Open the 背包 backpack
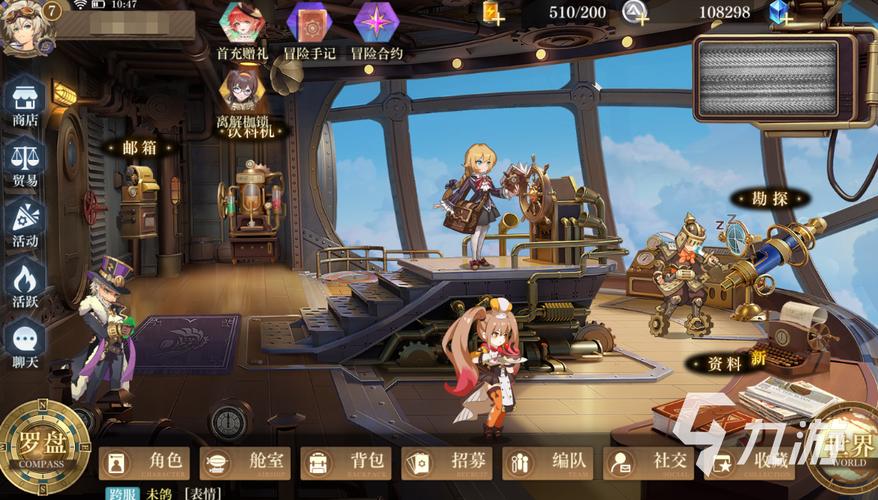 pos(345,462)
